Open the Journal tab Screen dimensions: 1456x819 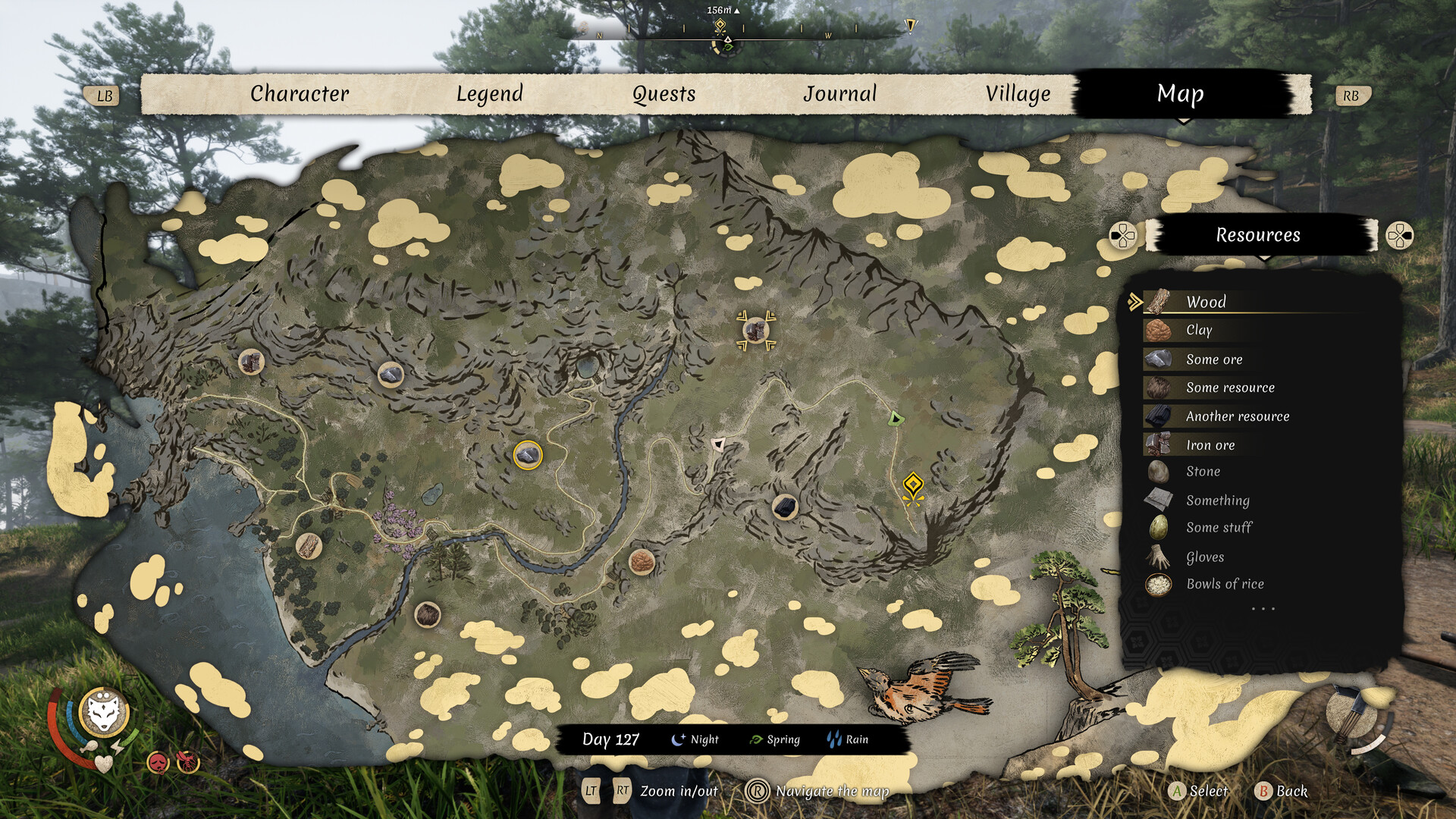pos(839,94)
